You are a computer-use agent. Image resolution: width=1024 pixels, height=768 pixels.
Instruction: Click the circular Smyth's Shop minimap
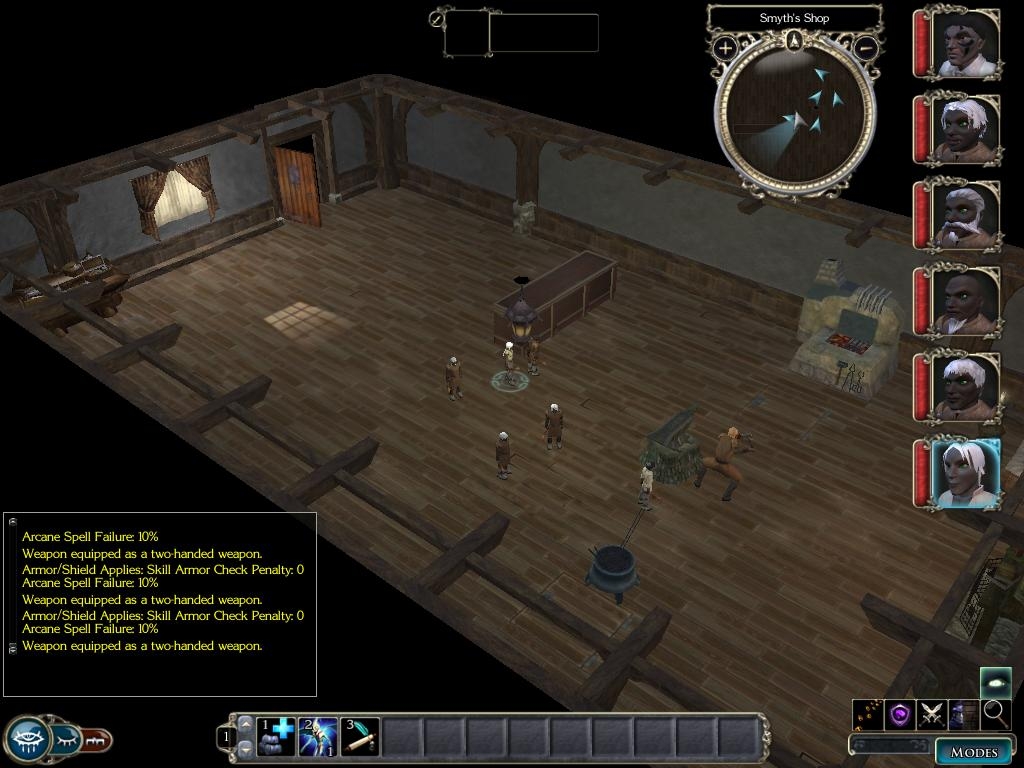pos(795,115)
